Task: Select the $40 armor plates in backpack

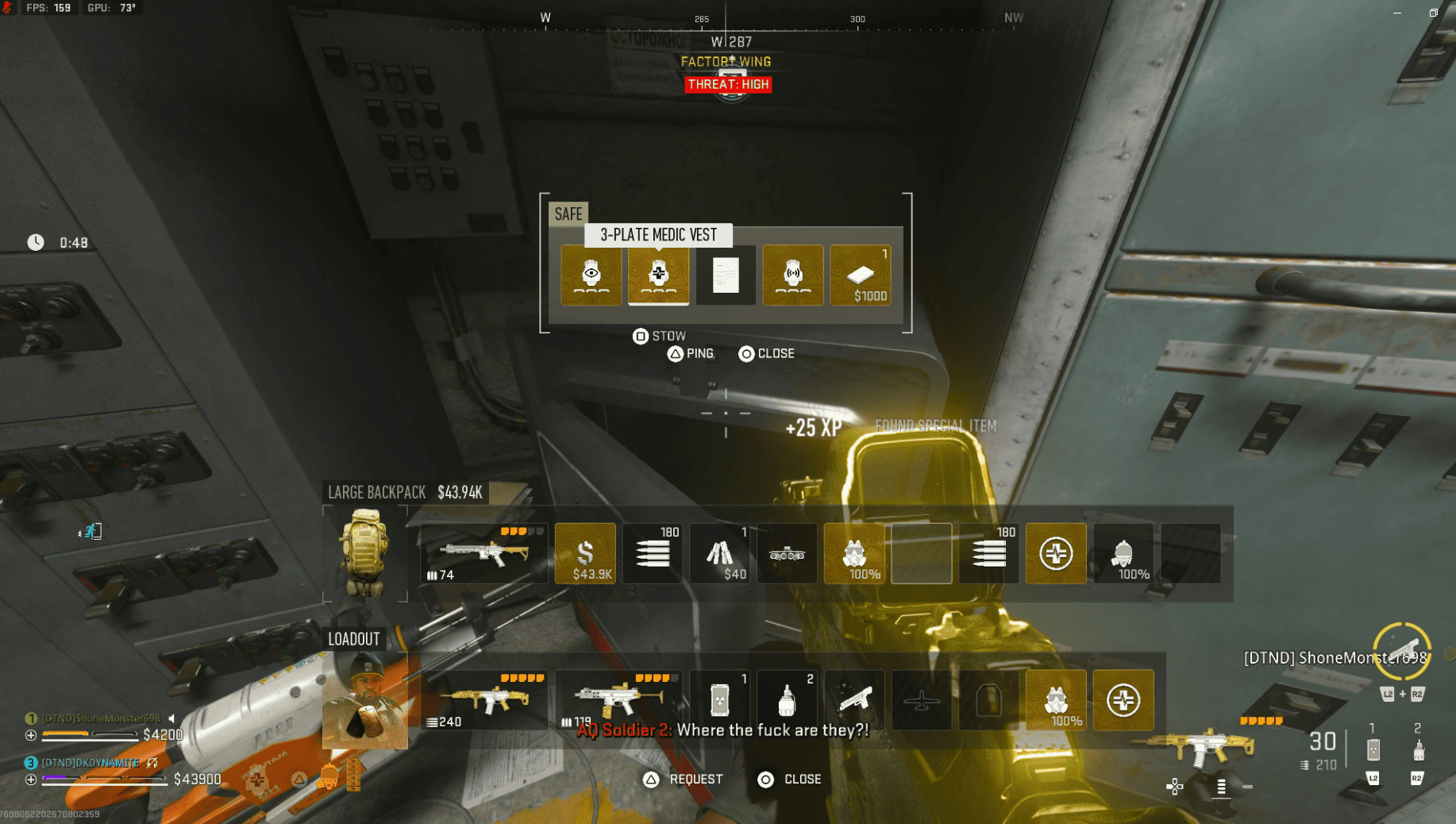Action: [720, 553]
